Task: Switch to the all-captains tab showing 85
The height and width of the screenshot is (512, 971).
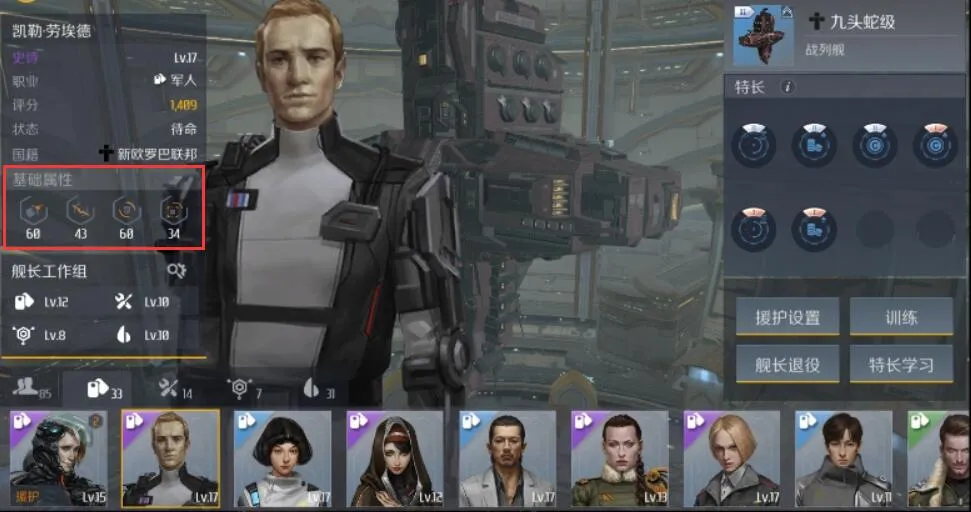Action: [31, 389]
